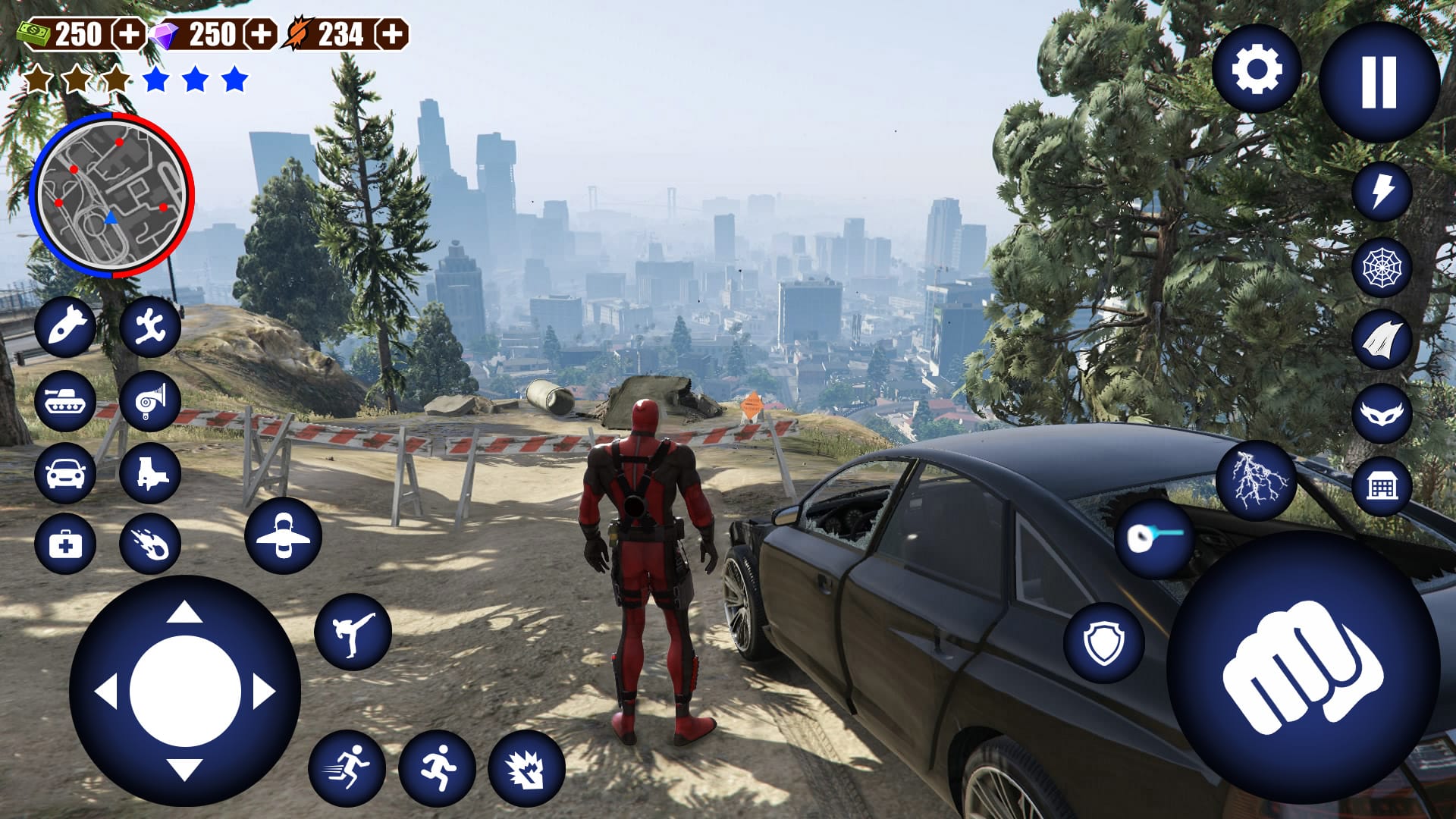Use the health medkit

(x=67, y=544)
